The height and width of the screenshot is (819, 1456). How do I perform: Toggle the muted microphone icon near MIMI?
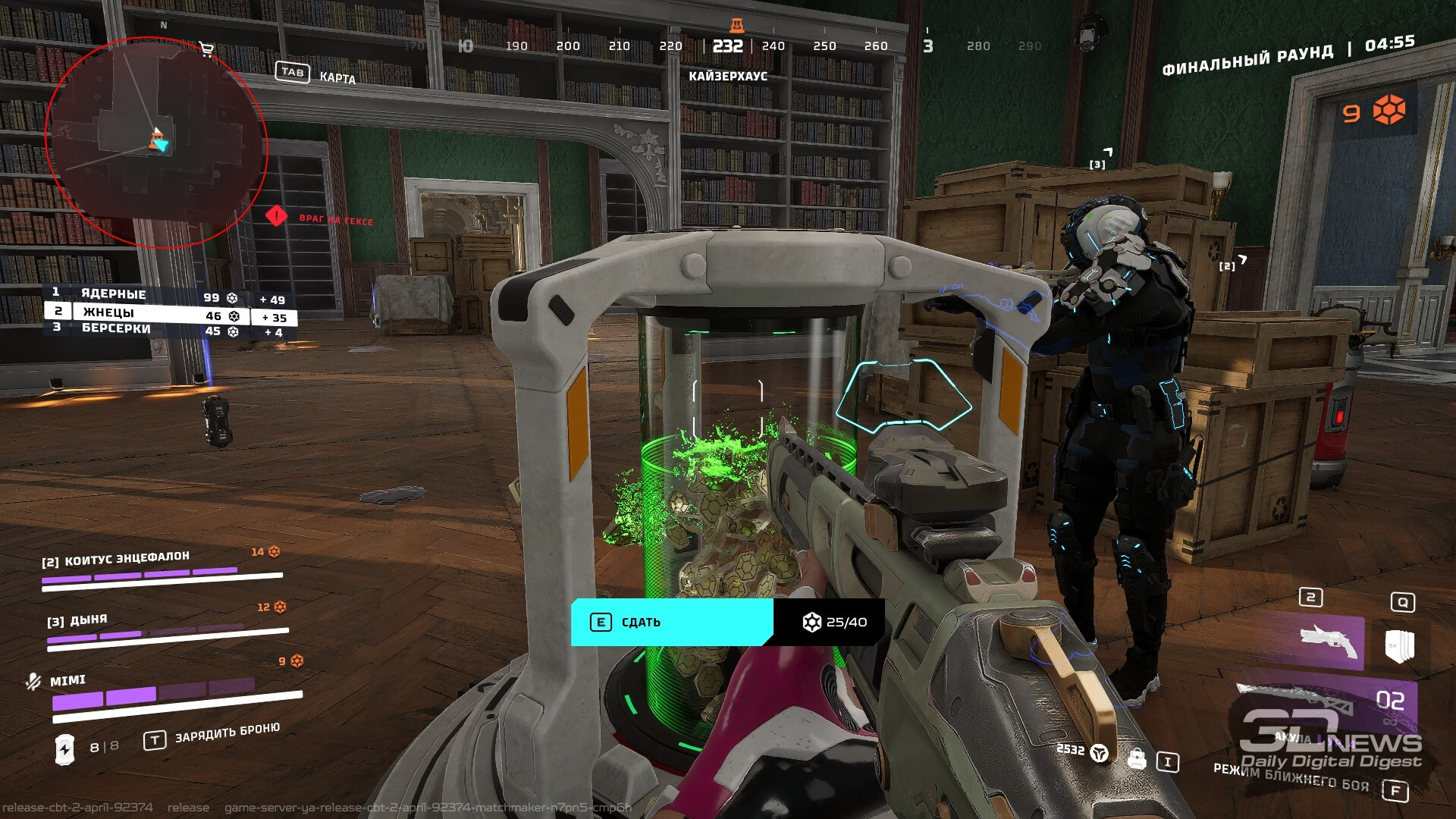33,682
